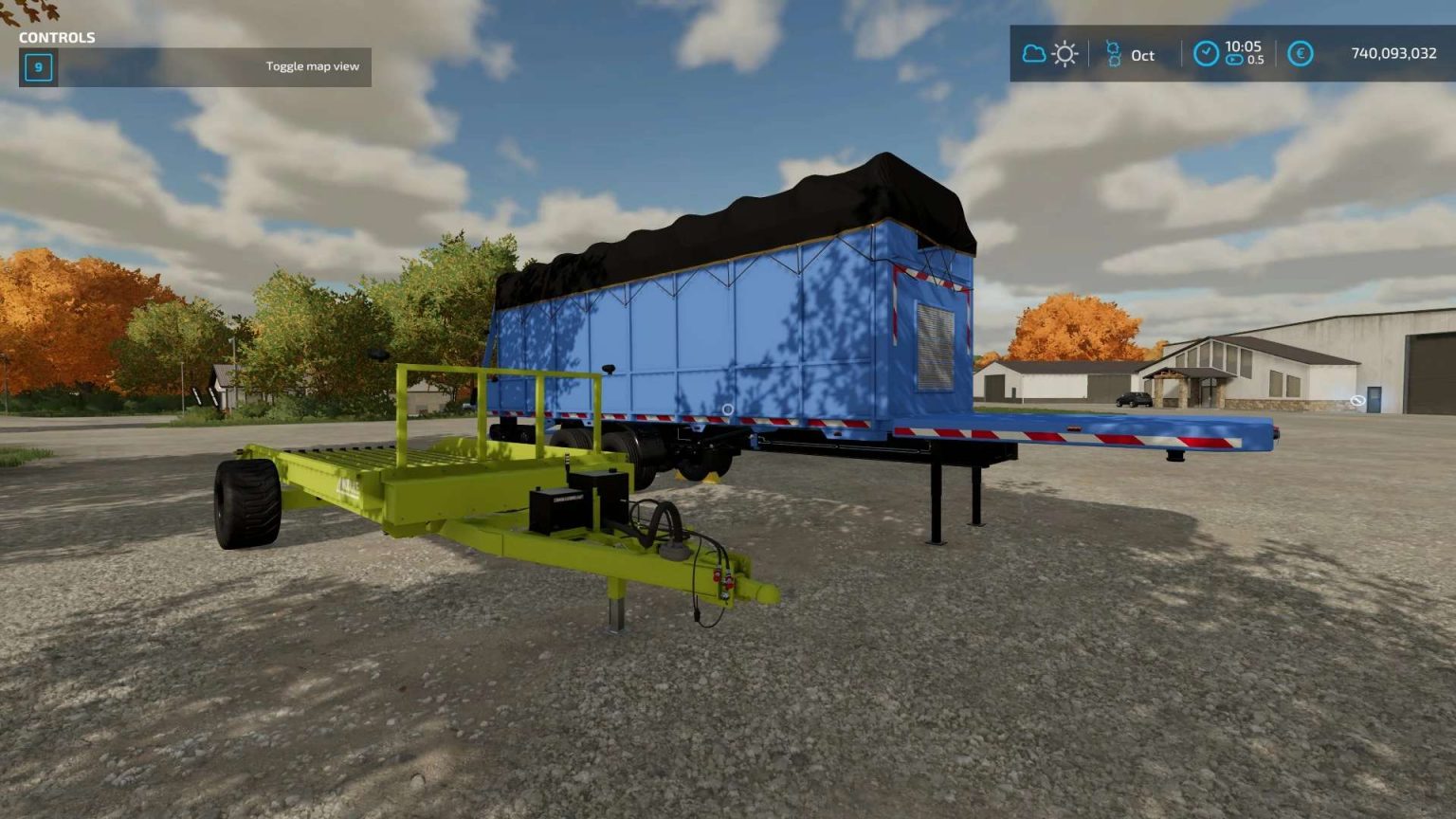Toggle the 0.5 time speed indicator
The image size is (1456, 819).
click(x=1249, y=62)
